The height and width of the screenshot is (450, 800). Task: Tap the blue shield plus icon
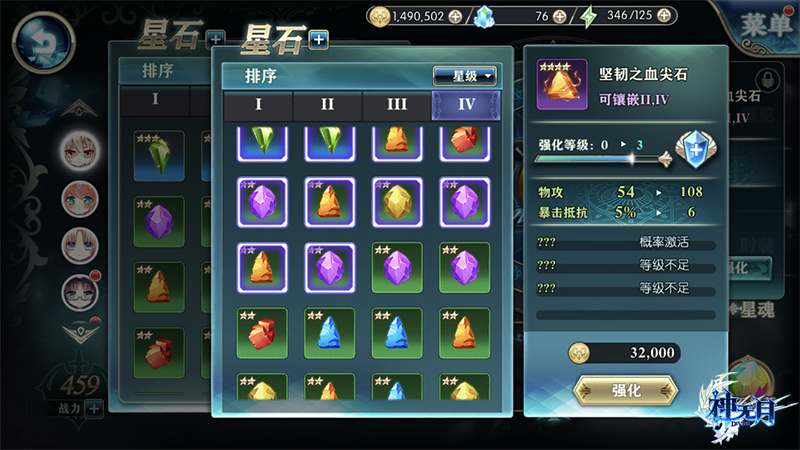pyautogui.click(x=694, y=151)
